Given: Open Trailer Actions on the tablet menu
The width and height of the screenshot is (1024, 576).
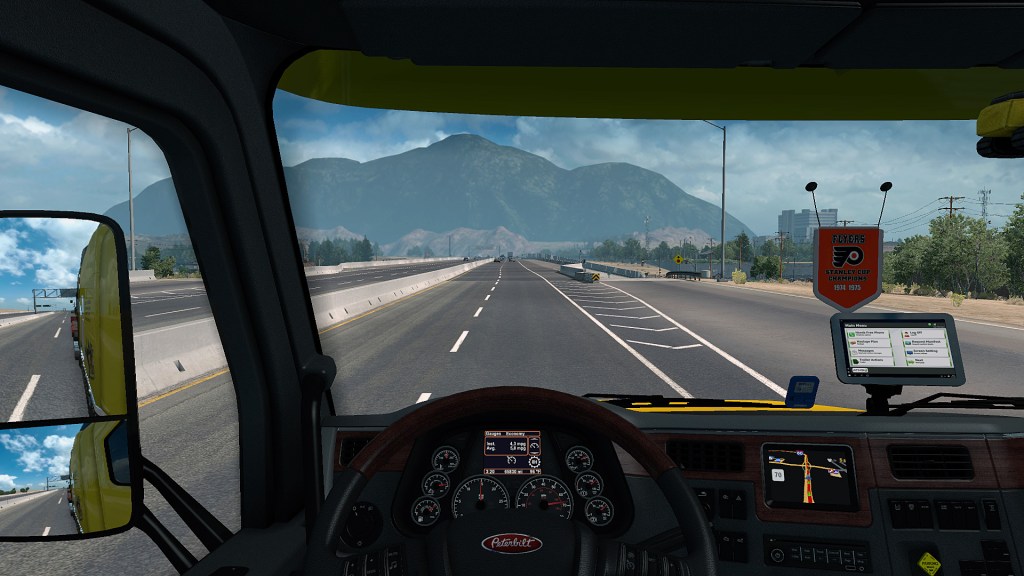Looking at the screenshot, I should pos(872,361).
